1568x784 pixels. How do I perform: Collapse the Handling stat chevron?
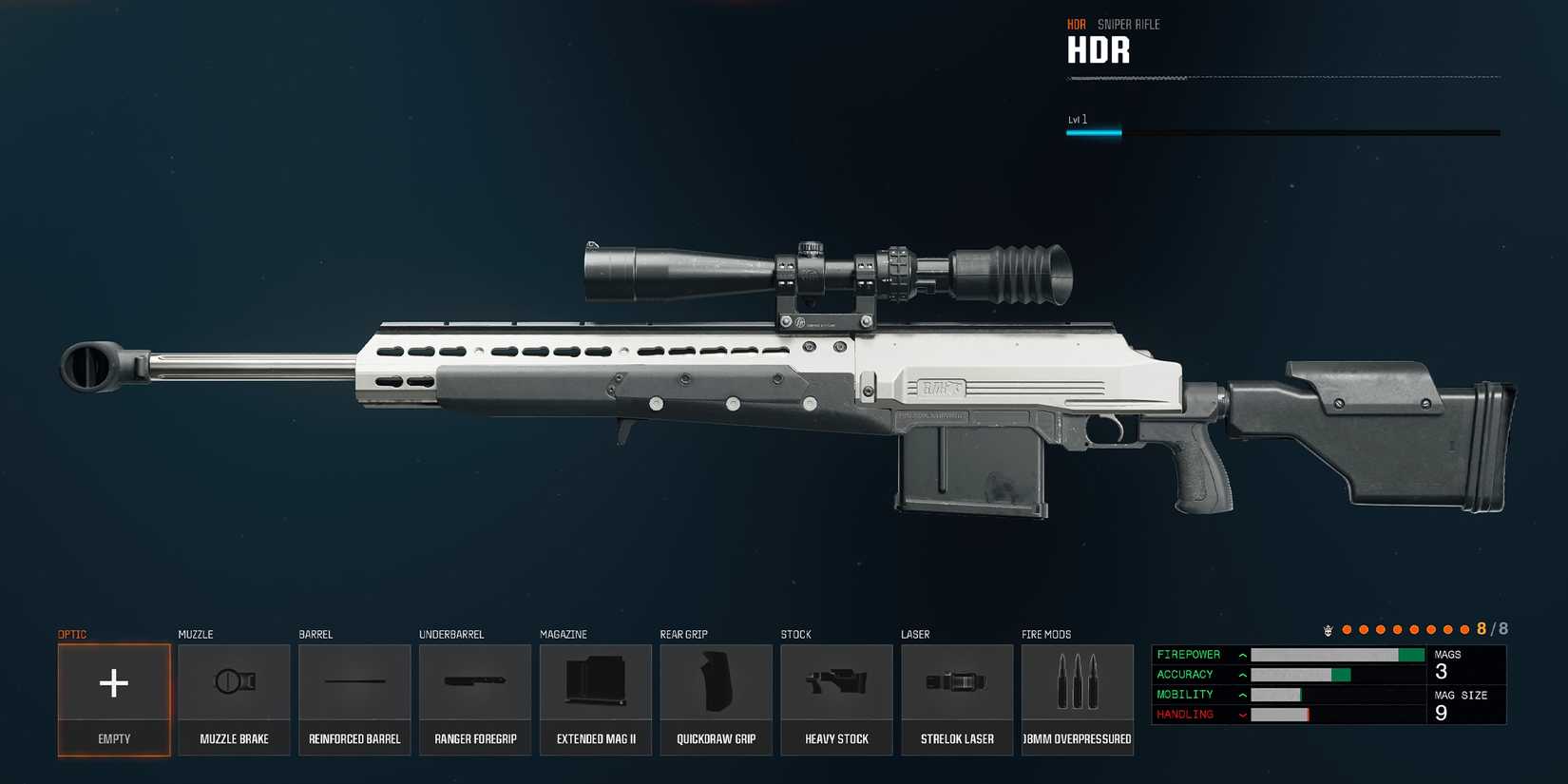point(1242,714)
